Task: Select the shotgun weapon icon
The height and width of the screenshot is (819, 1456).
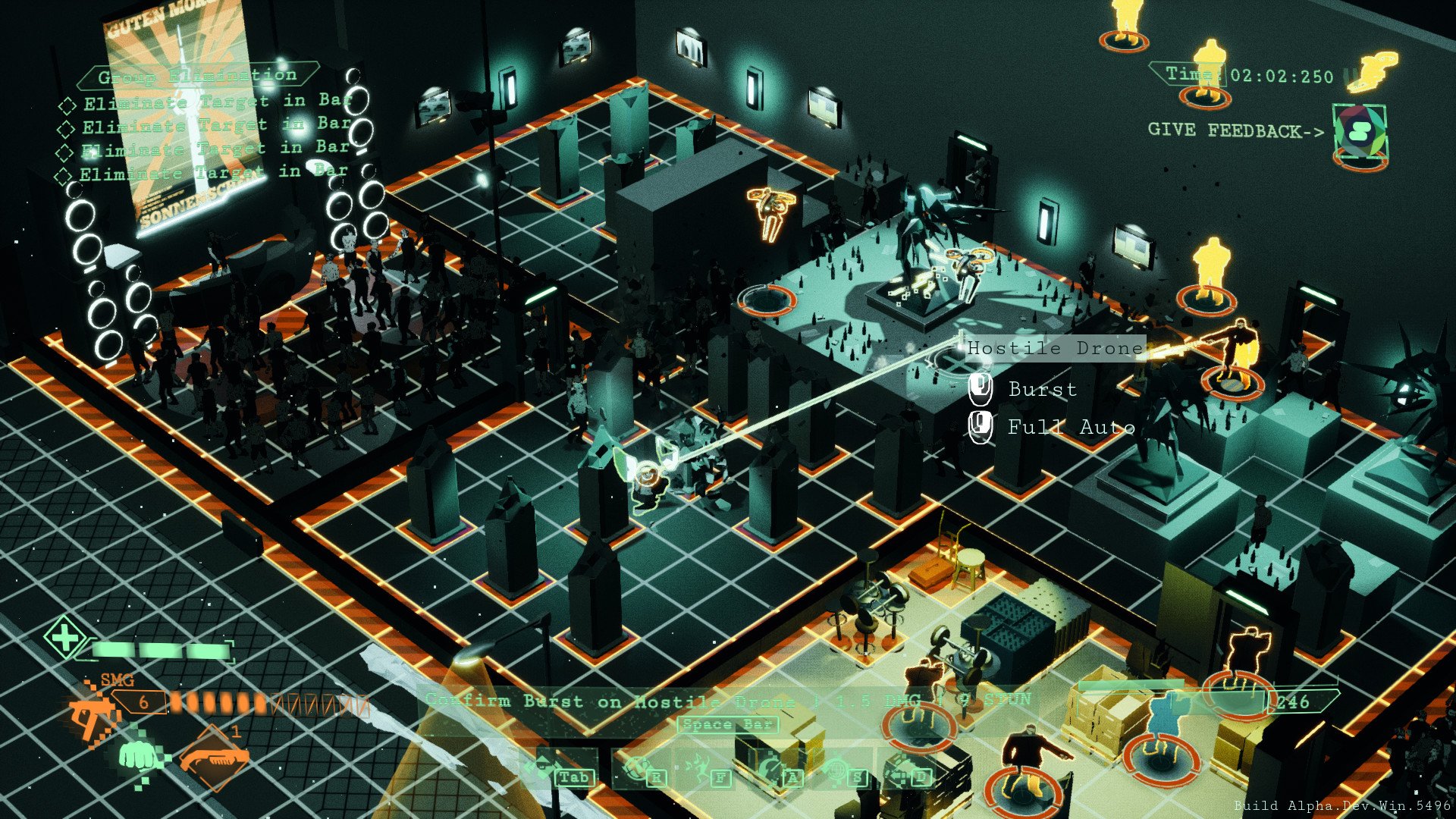Action: [215, 760]
